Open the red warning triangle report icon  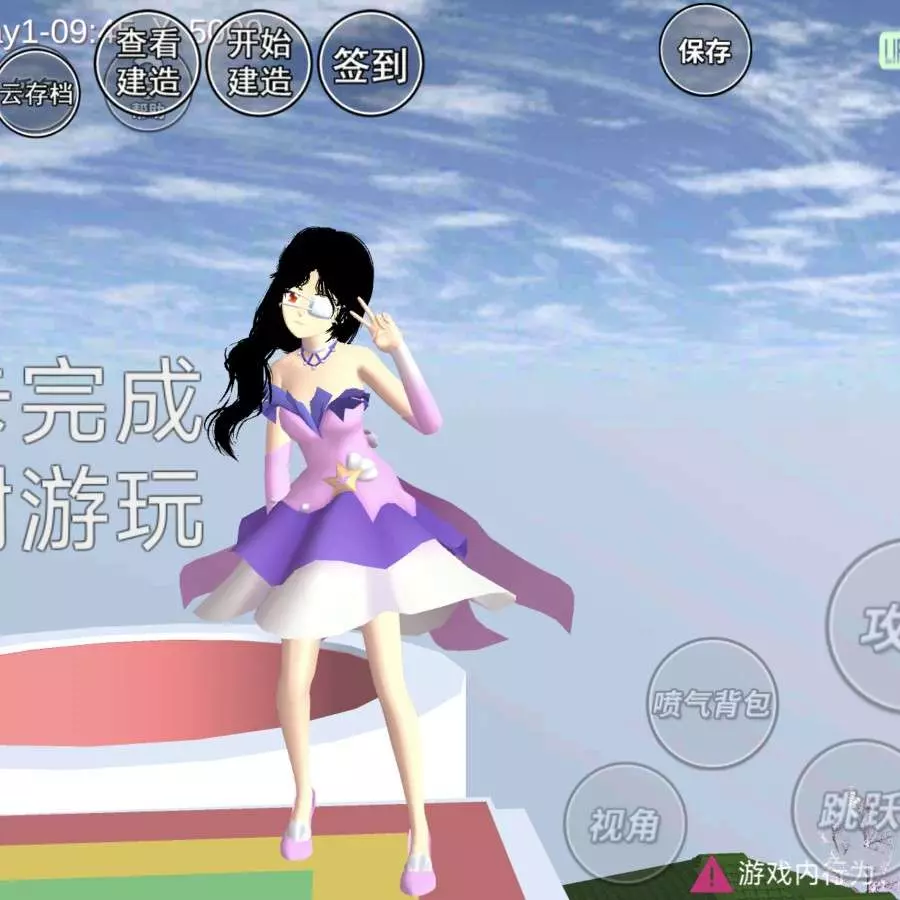coord(710,874)
